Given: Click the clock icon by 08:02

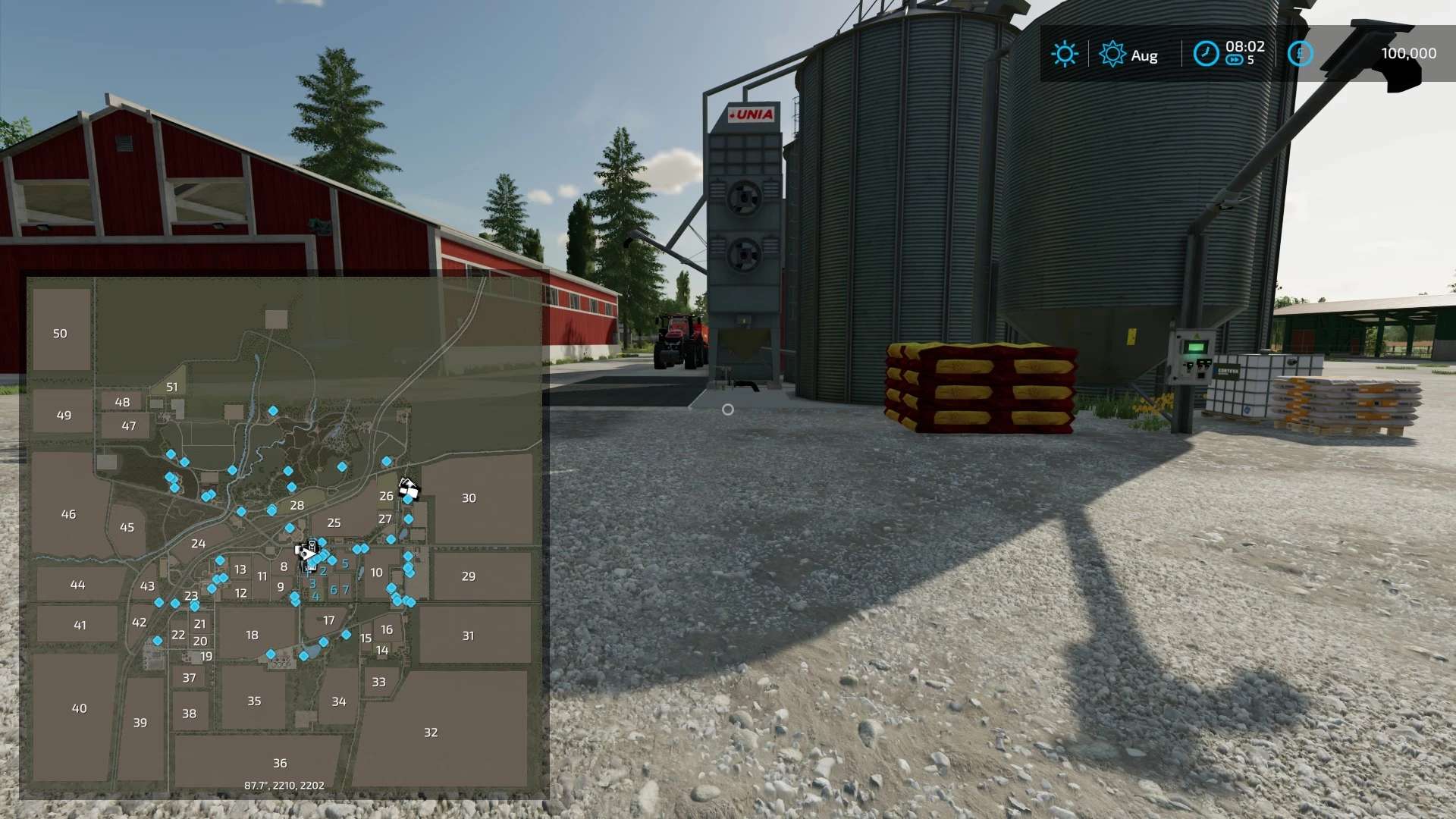Looking at the screenshot, I should click(1205, 54).
